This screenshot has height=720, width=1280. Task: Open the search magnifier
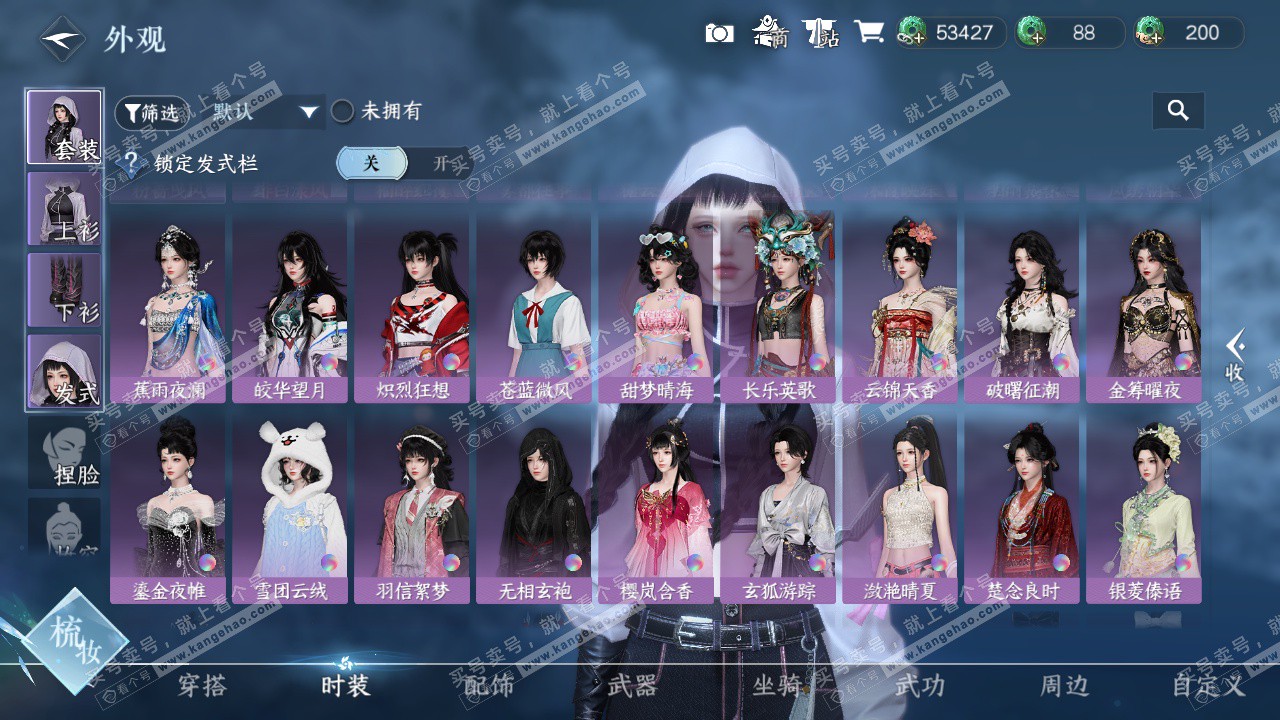pyautogui.click(x=1178, y=111)
